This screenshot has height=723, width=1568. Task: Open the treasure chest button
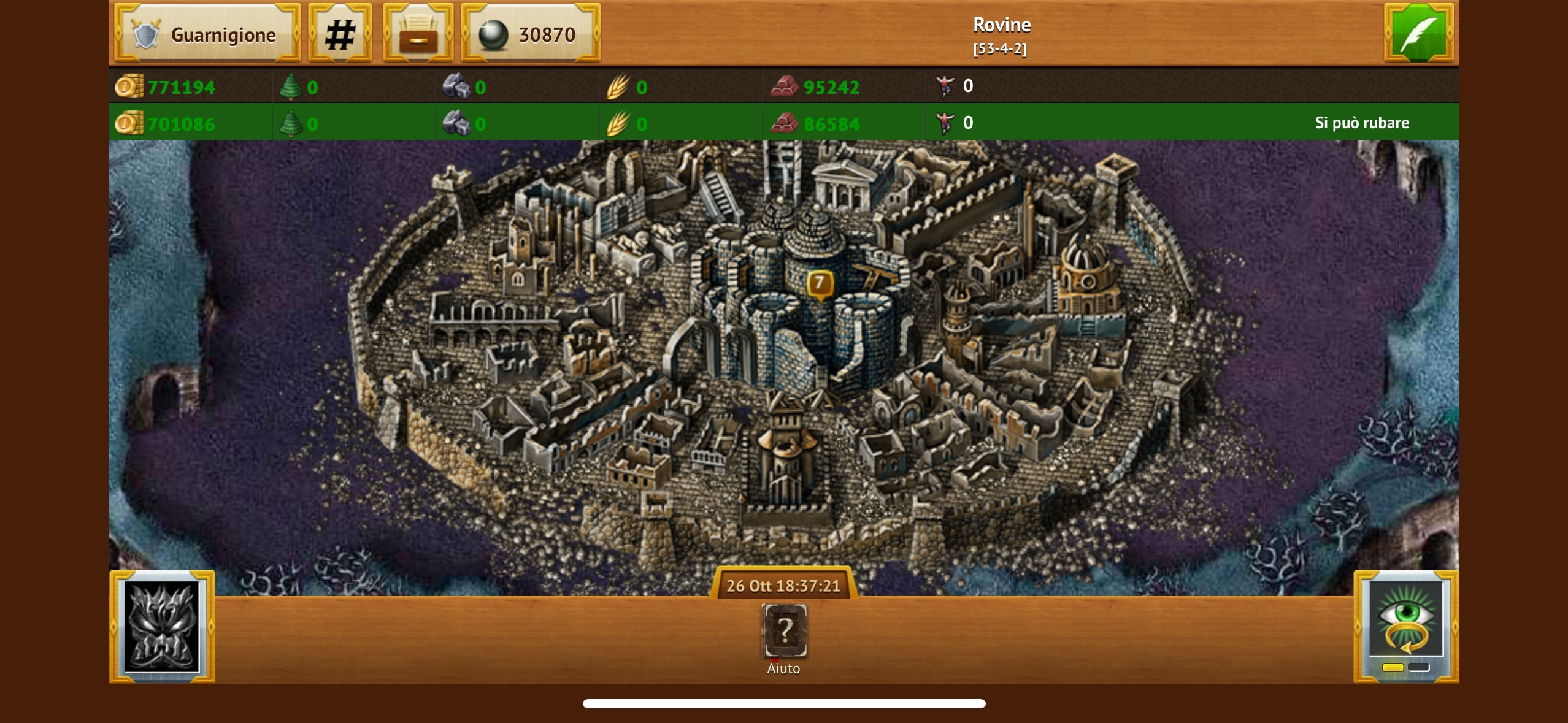(x=418, y=34)
